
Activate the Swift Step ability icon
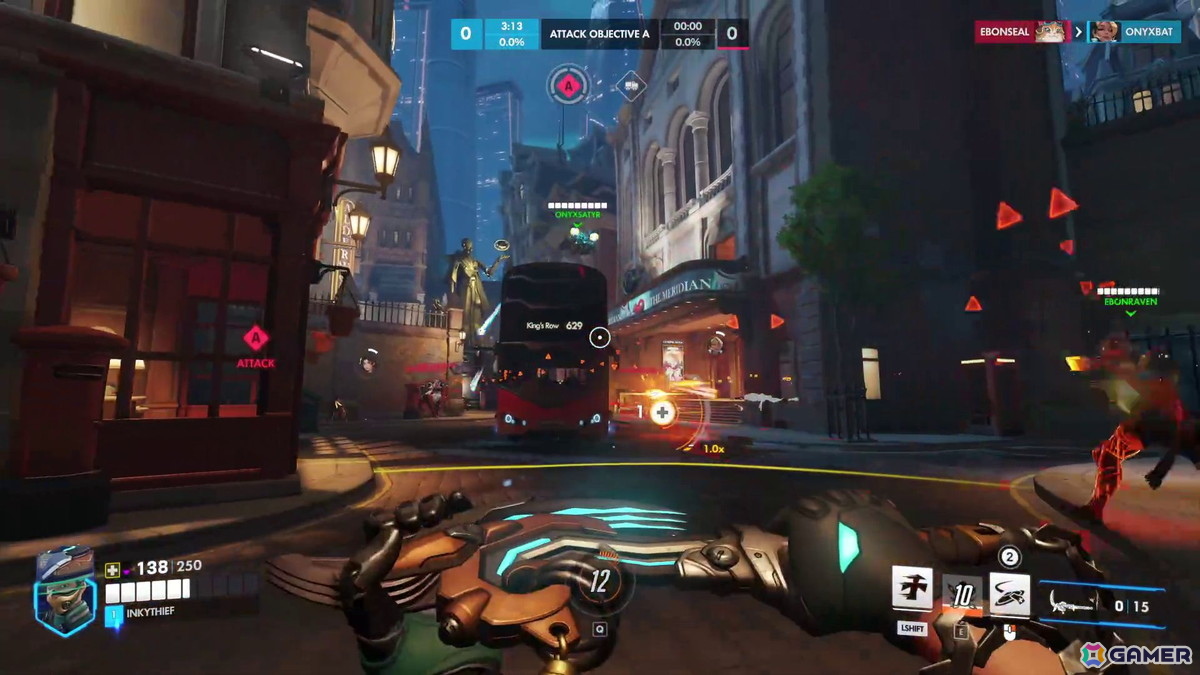tap(912, 589)
